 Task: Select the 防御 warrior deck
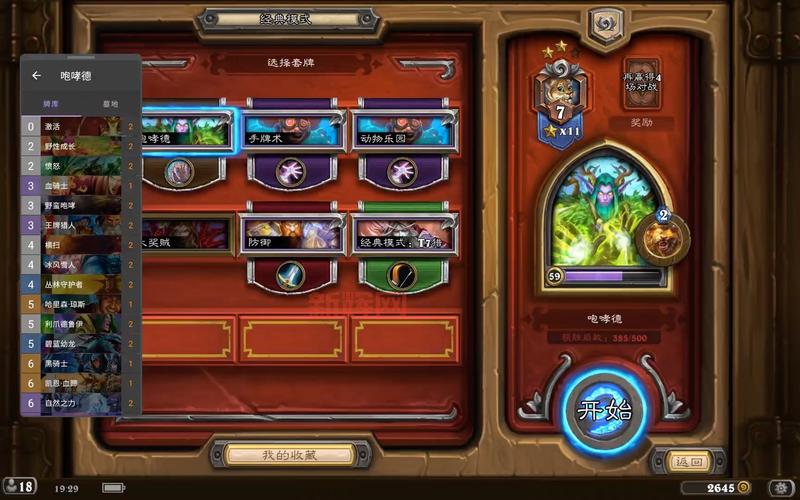290,240
